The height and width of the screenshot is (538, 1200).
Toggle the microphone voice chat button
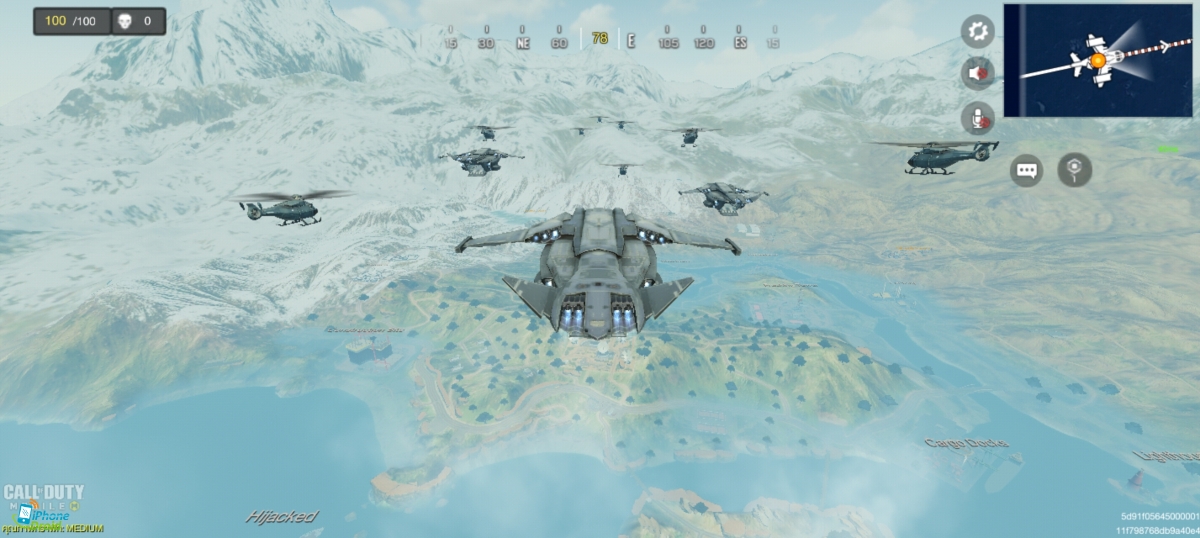pyautogui.click(x=977, y=118)
